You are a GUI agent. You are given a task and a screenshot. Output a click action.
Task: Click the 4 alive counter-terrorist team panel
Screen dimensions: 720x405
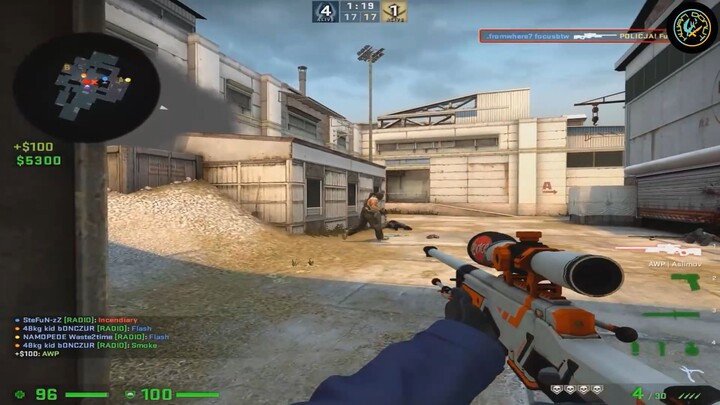pyautogui.click(x=324, y=12)
